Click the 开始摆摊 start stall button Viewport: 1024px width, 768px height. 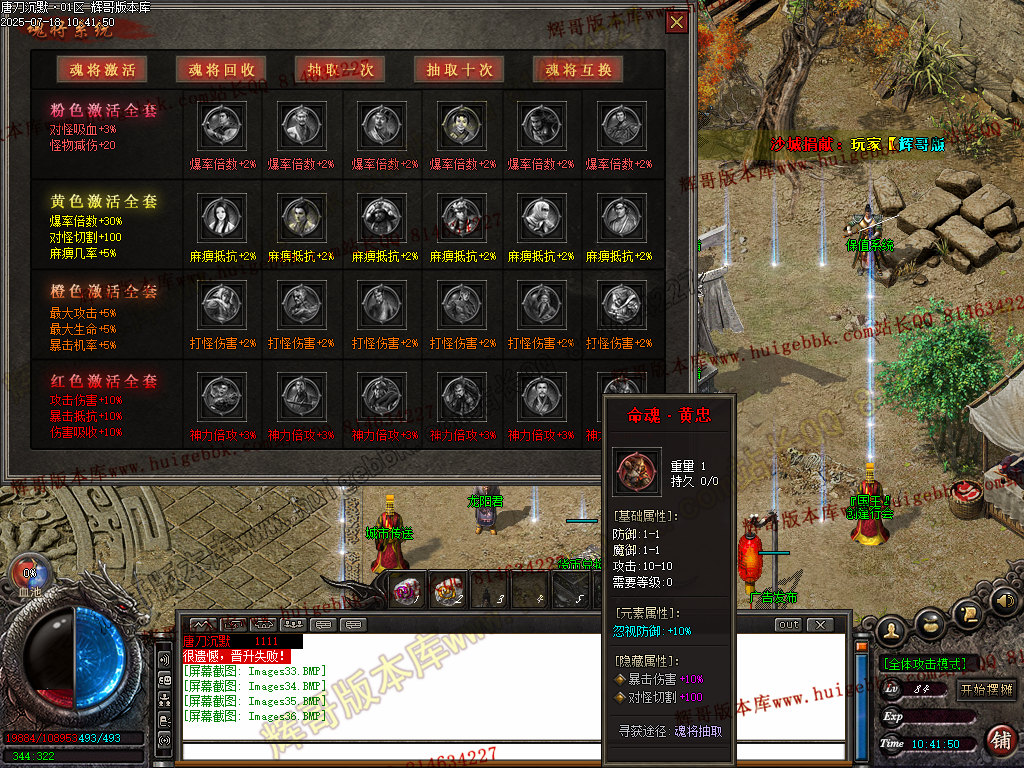click(x=986, y=689)
